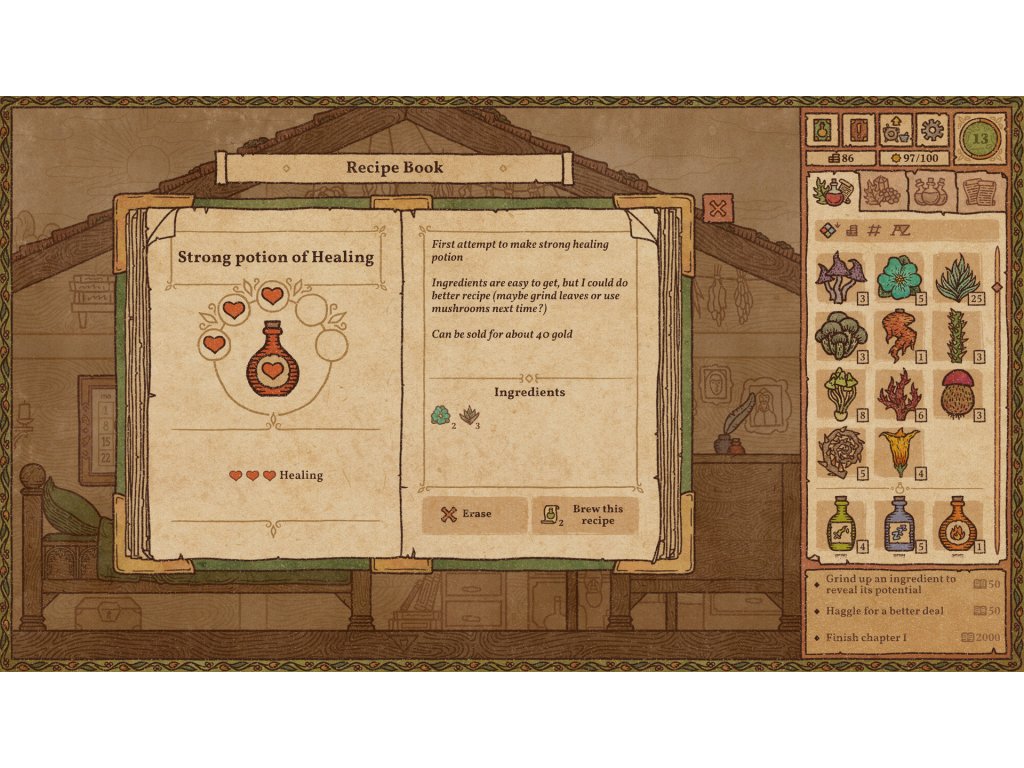Click the green level 13 badge
Image resolution: width=1024 pixels, height=768 pixels.
click(x=979, y=138)
